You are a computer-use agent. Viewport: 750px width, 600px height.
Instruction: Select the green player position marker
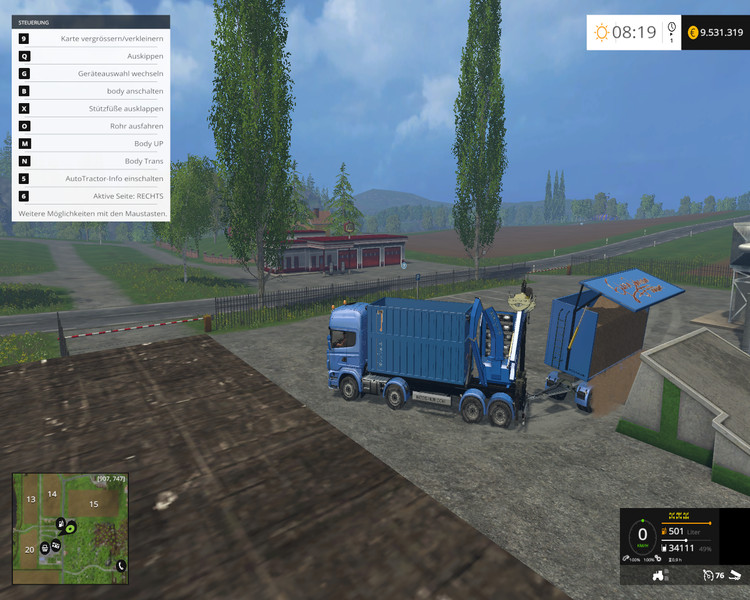(71, 526)
